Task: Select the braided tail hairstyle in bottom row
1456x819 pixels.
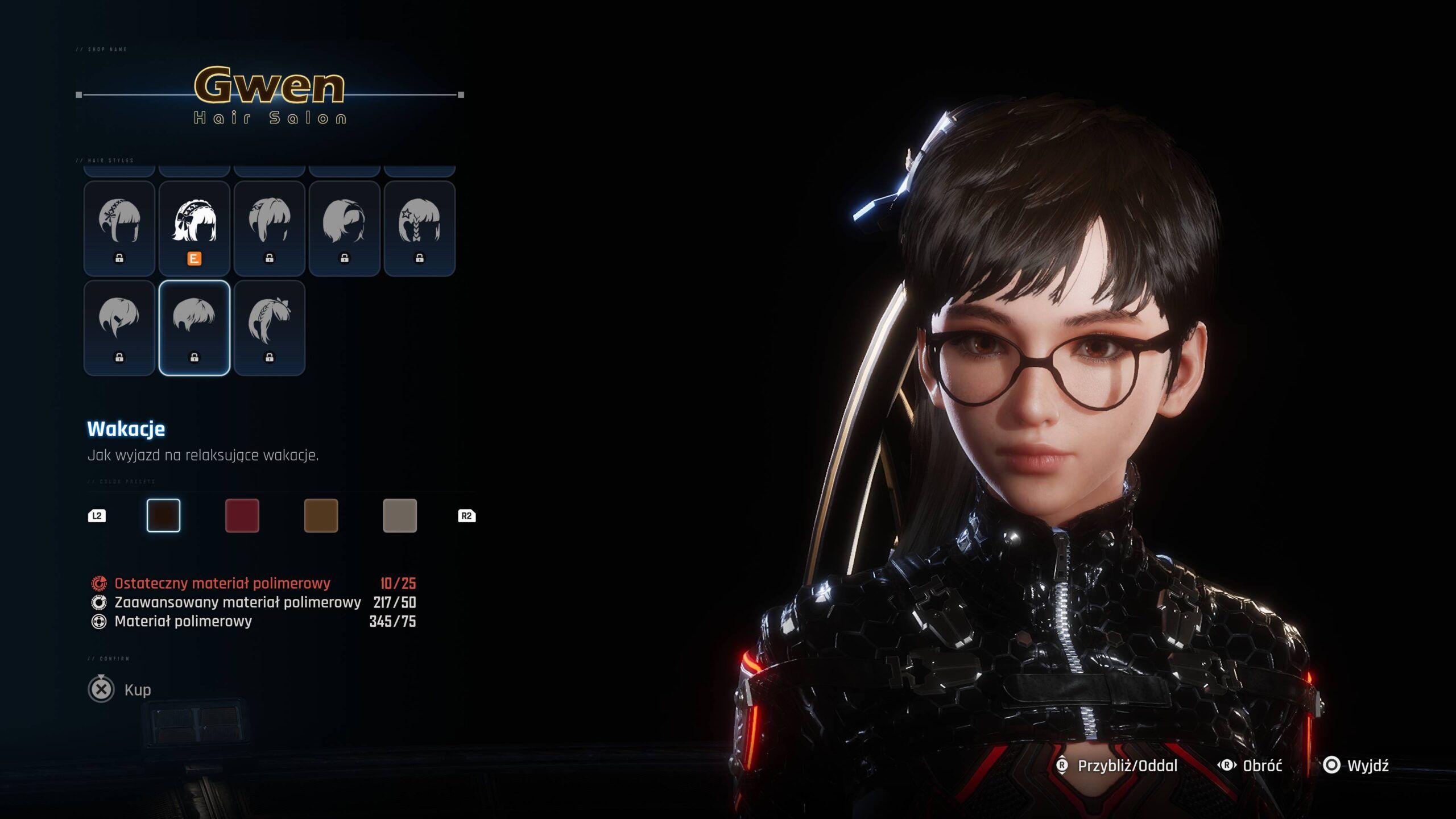Action: (270, 324)
